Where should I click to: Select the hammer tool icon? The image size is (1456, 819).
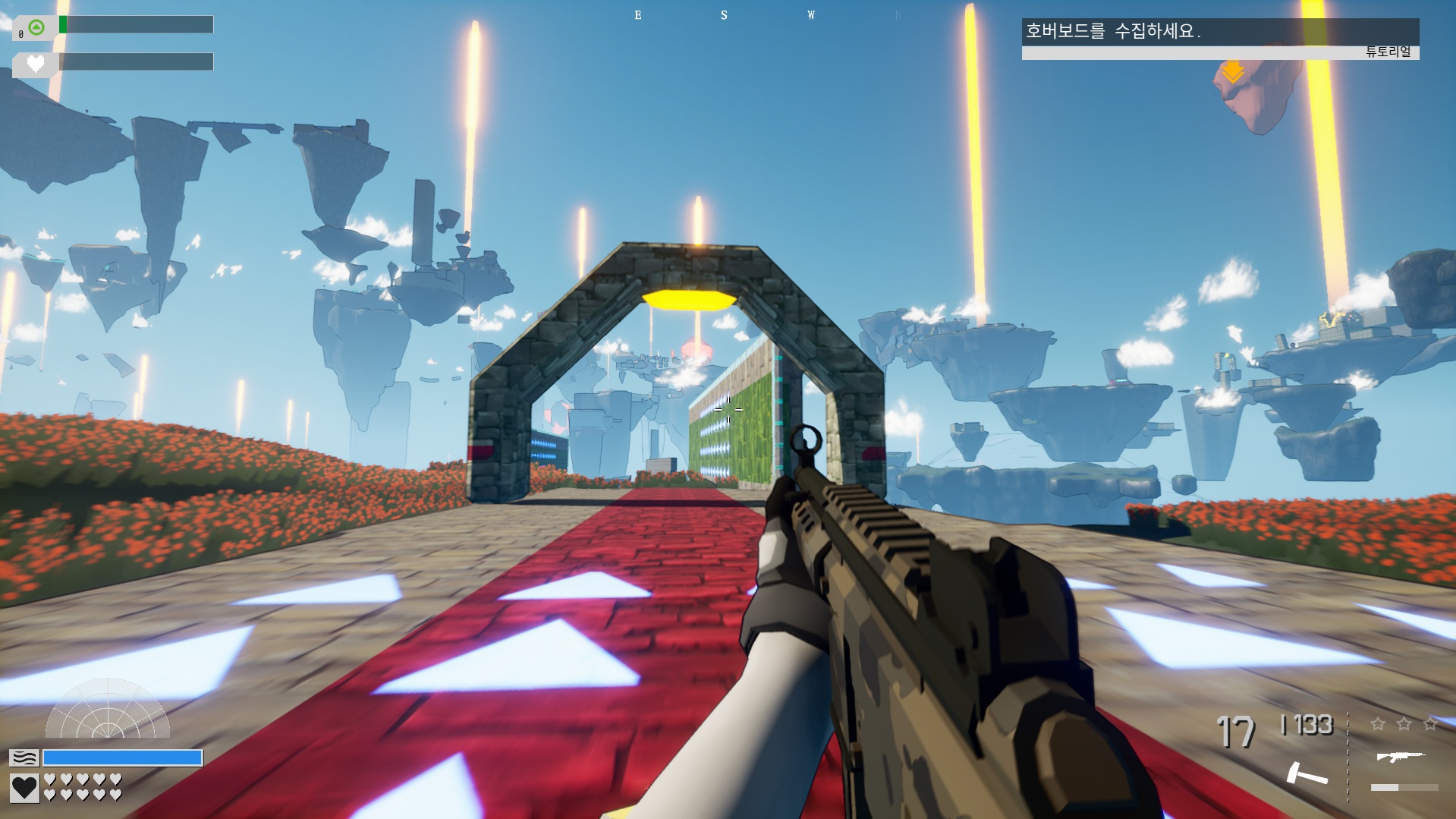pos(1307,773)
